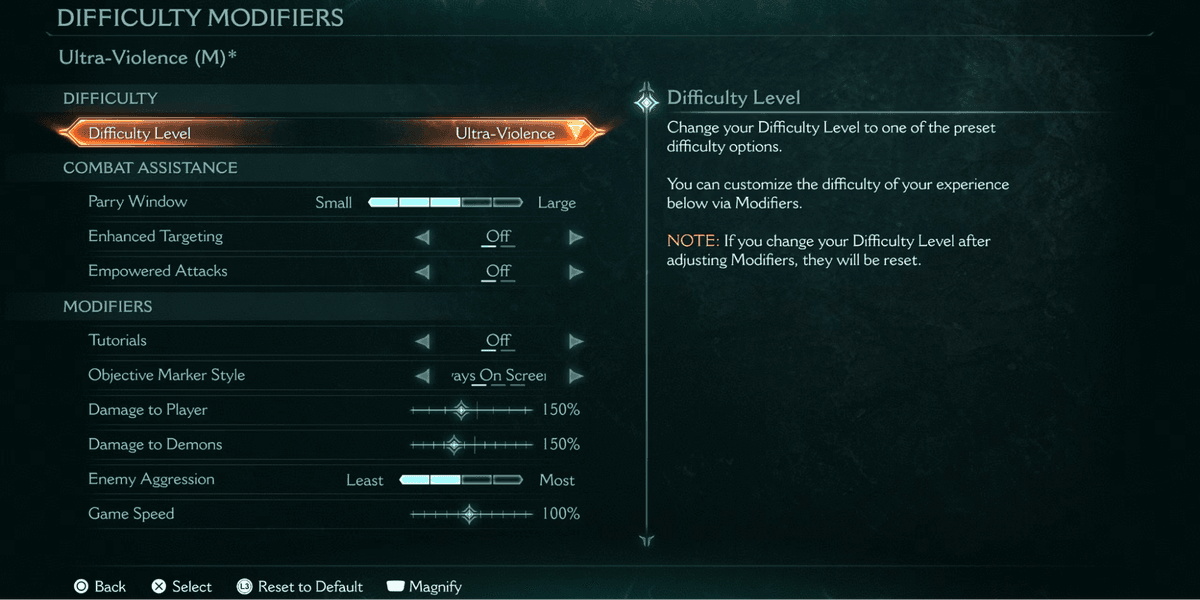Next Objective Marker Style option
Viewport: 1200px width, 600px height.
pyautogui.click(x=576, y=376)
